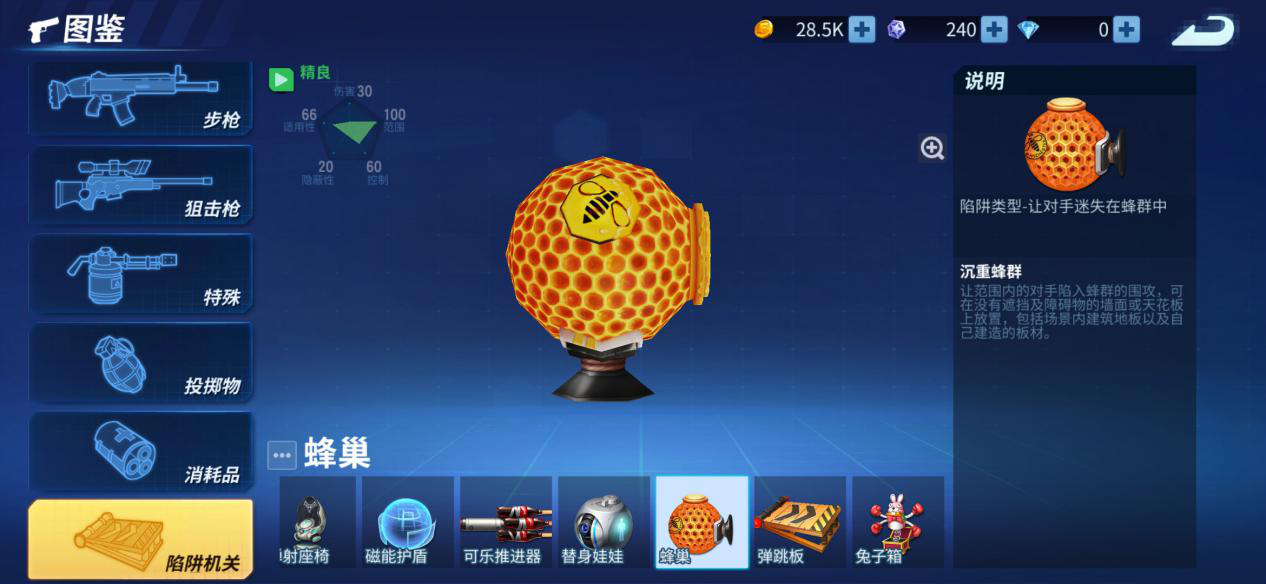The width and height of the screenshot is (1266, 584).
Task: Select the 蜂巢 beehive thumbnail
Action: [x=701, y=522]
